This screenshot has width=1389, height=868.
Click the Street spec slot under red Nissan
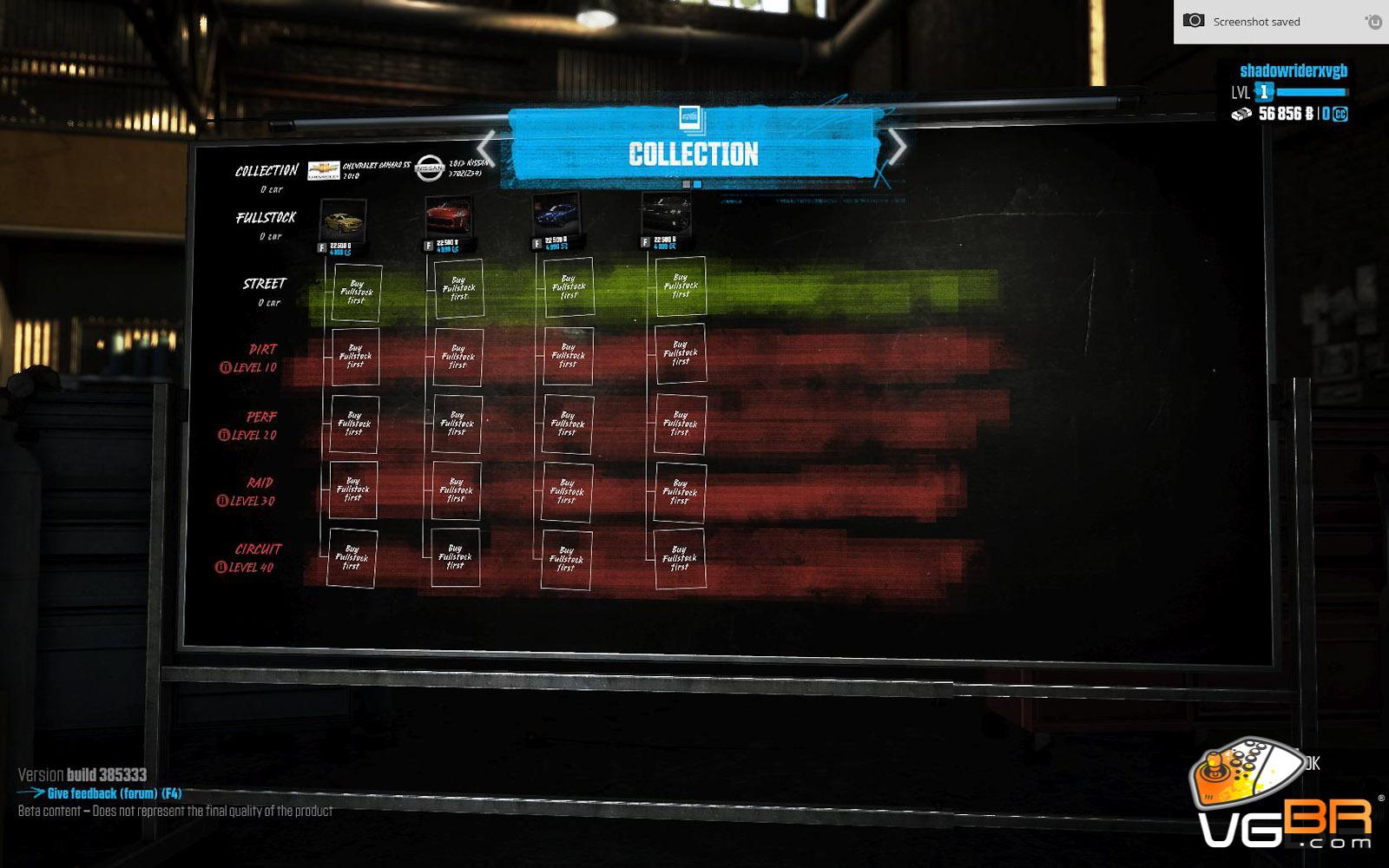point(458,288)
